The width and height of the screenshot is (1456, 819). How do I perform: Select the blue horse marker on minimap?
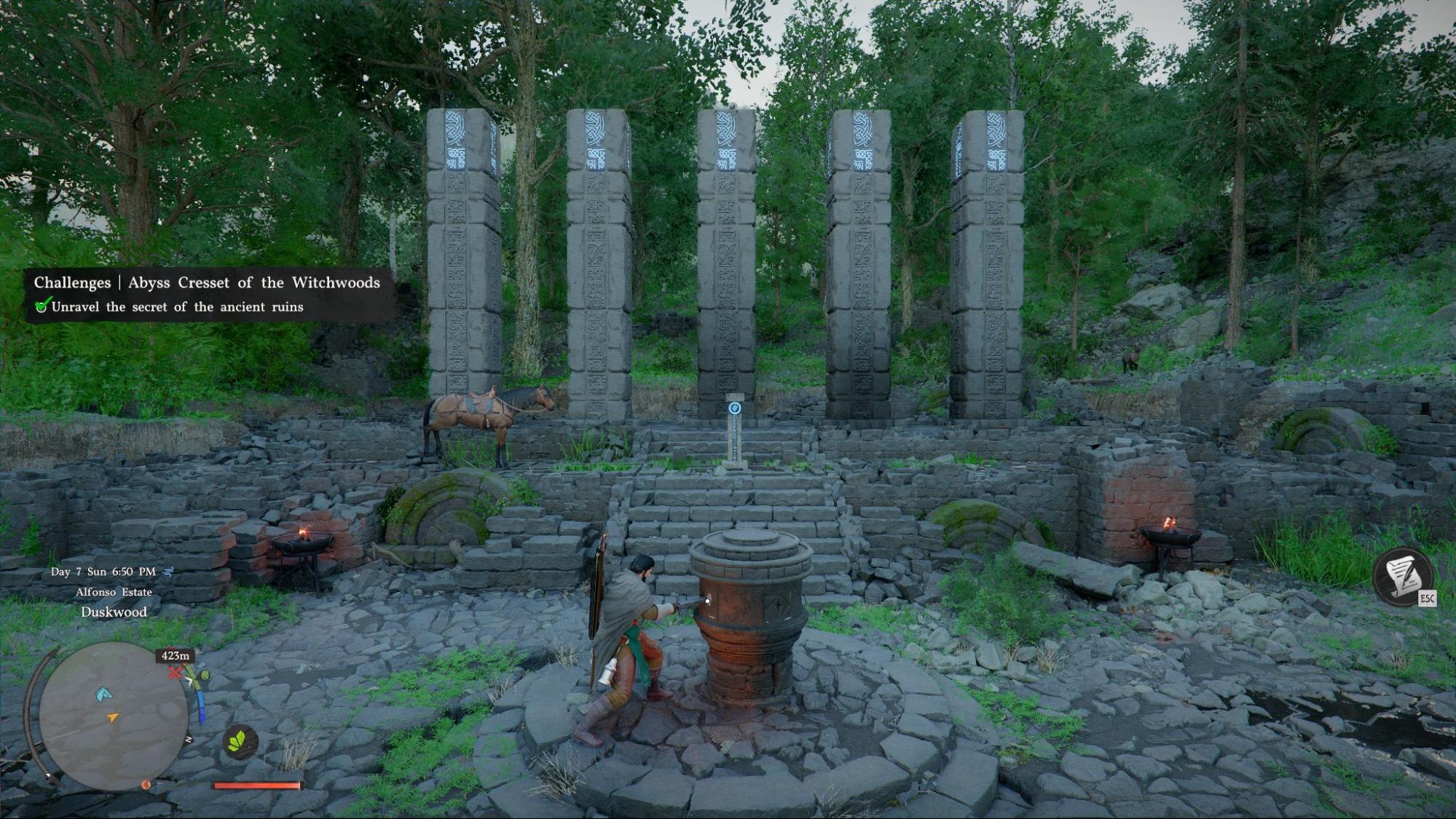[103, 694]
